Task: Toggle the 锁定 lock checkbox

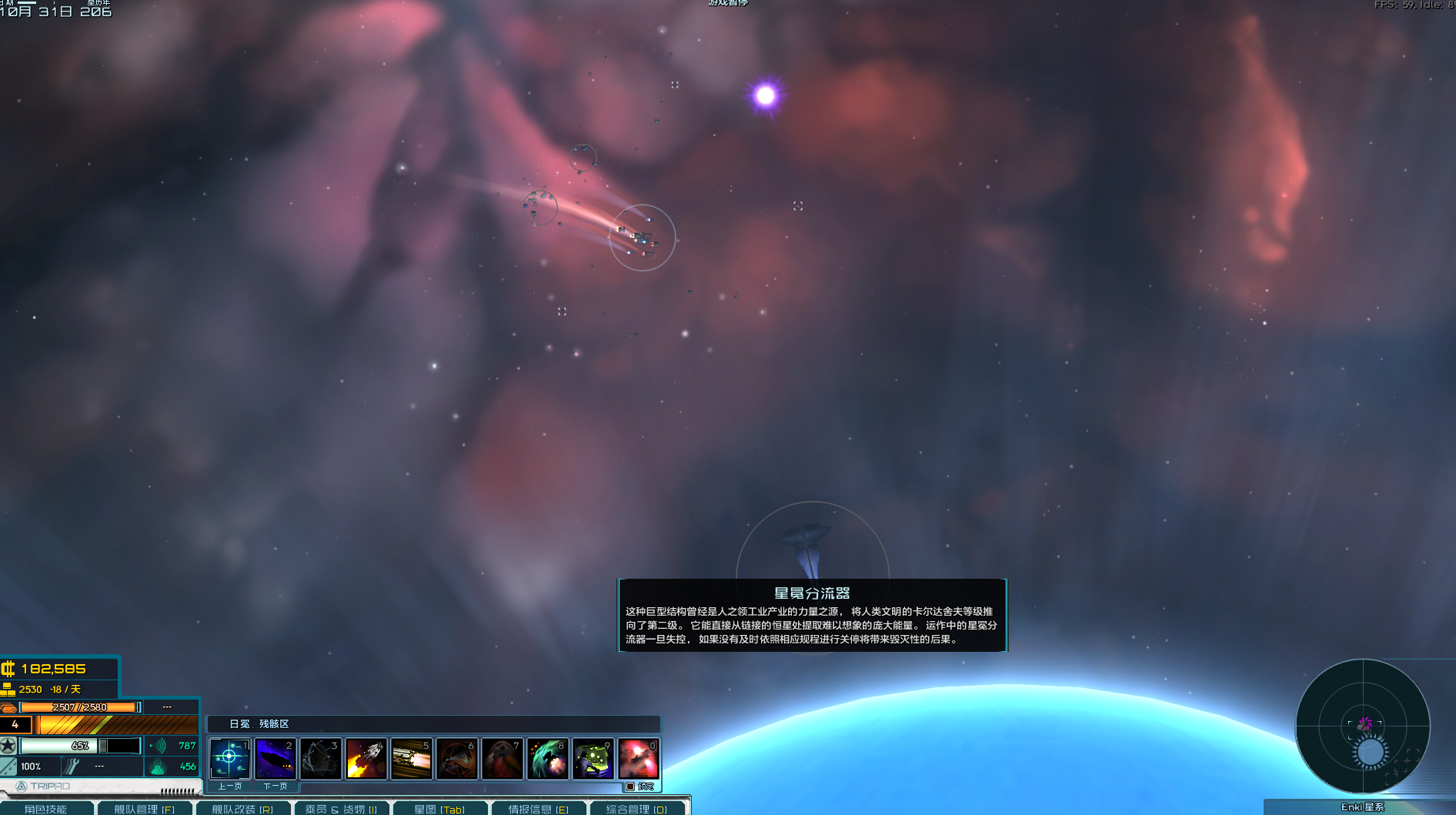Action: tap(630, 787)
